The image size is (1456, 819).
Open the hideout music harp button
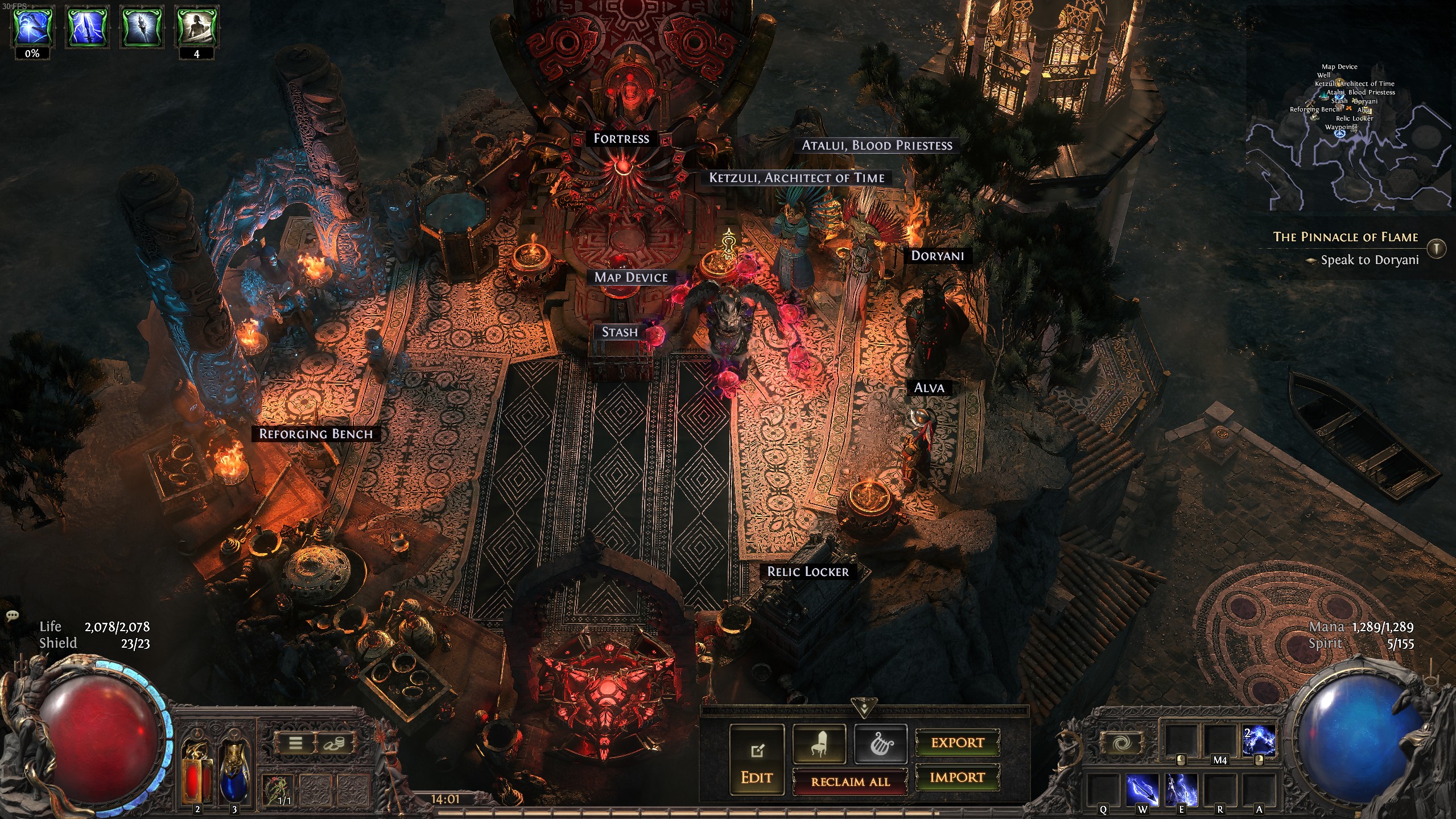coord(880,743)
